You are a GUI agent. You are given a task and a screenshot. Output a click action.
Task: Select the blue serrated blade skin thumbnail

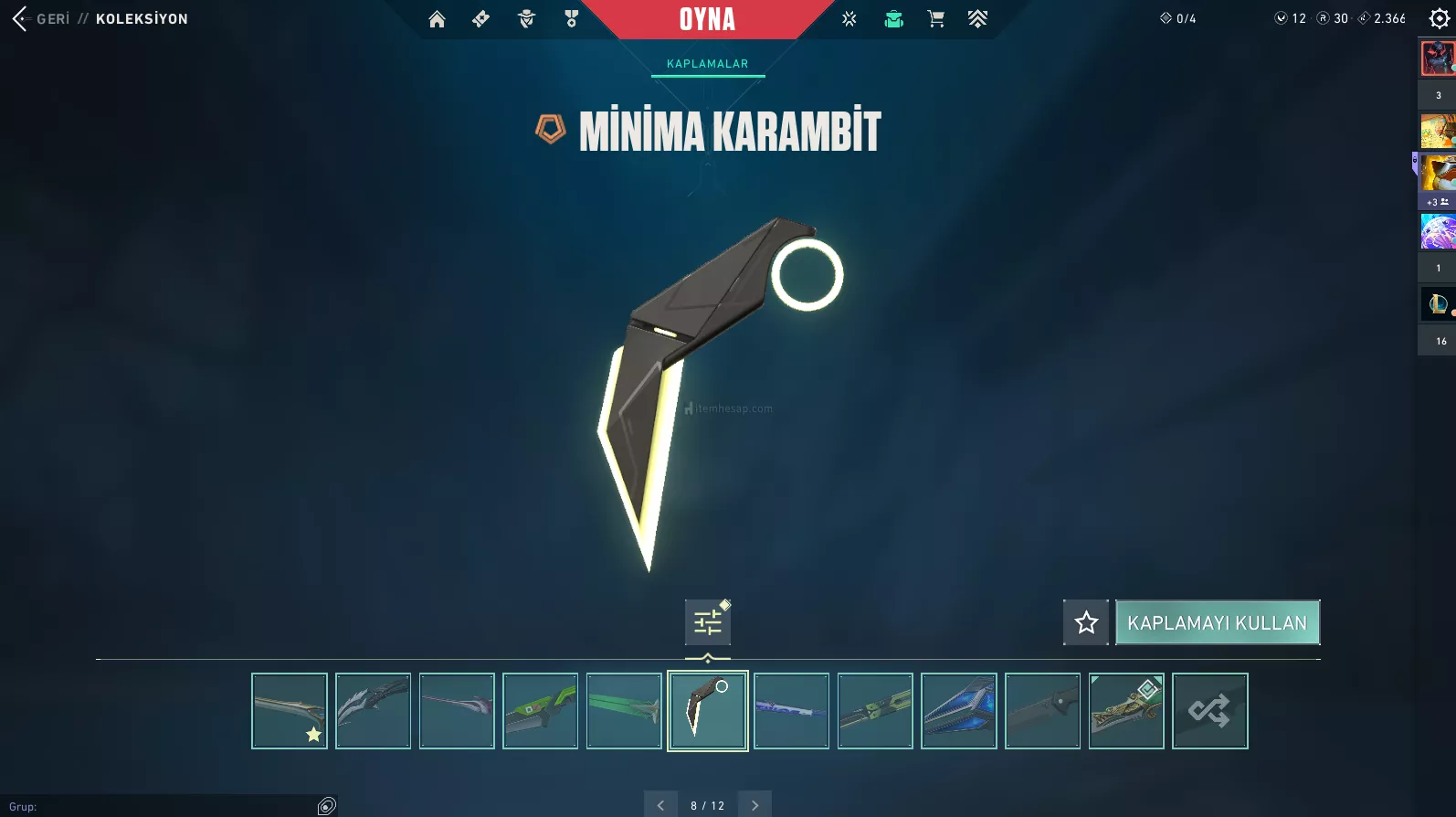click(x=959, y=711)
